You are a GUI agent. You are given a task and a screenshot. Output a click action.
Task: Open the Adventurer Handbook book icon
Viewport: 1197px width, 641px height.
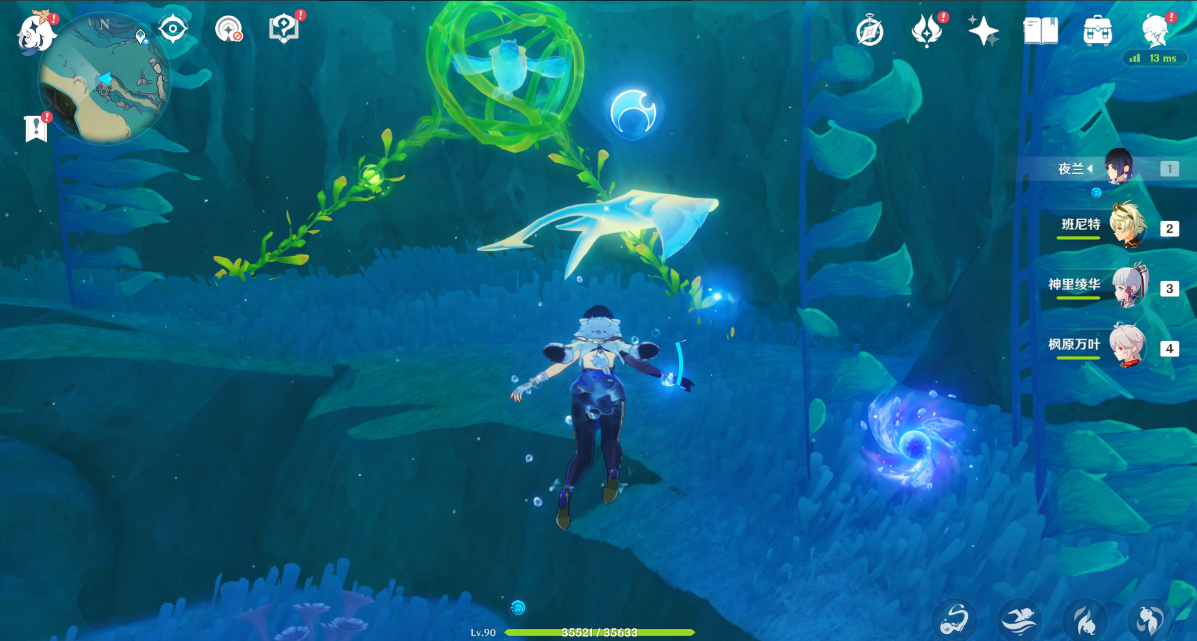(x=1040, y=31)
